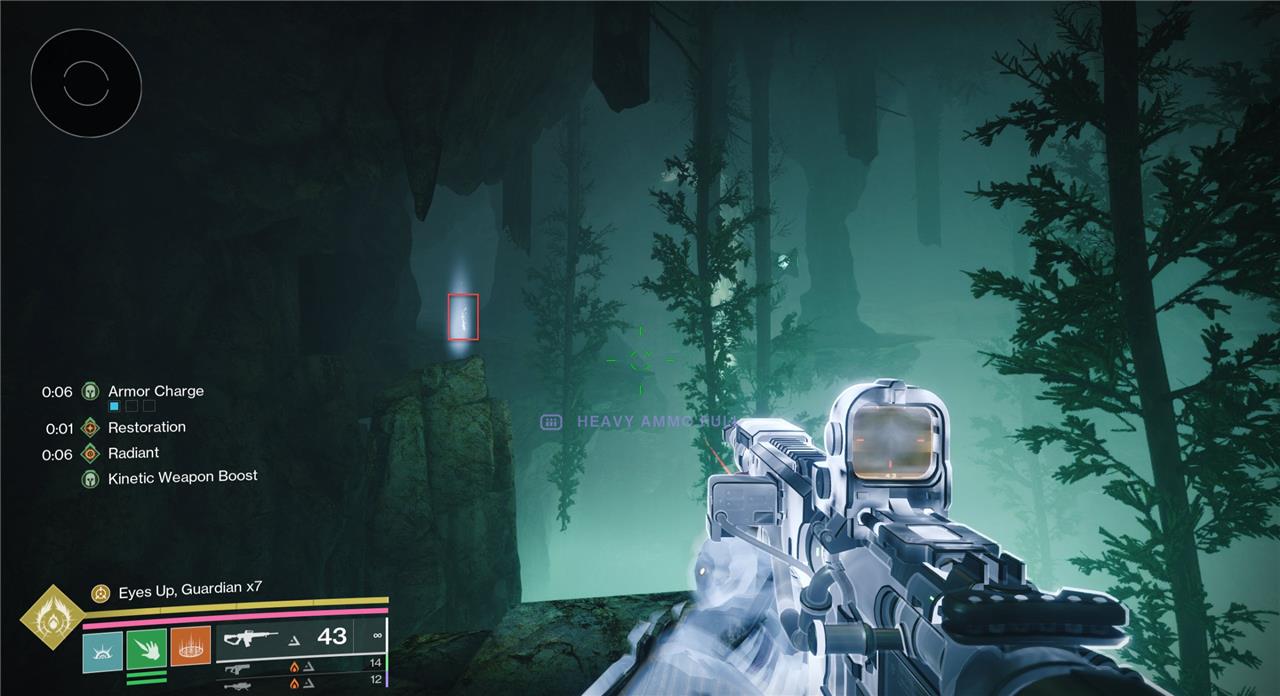
Task: Click the circular radar in the corner
Action: click(x=86, y=84)
